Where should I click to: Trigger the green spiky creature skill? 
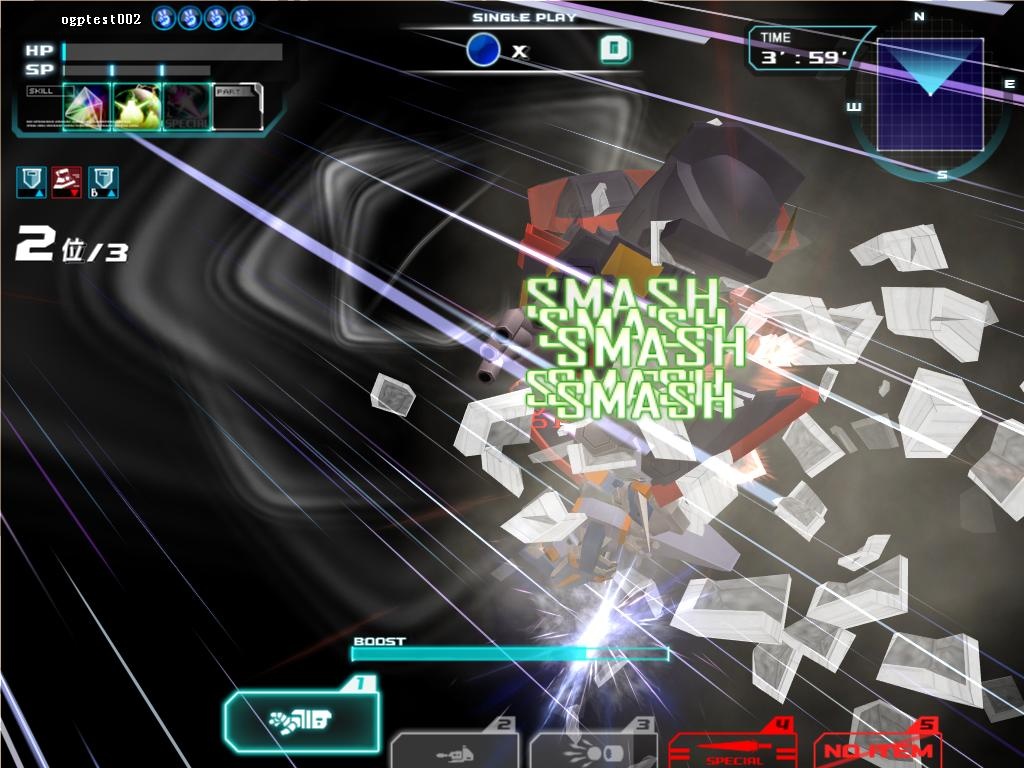tap(137, 107)
